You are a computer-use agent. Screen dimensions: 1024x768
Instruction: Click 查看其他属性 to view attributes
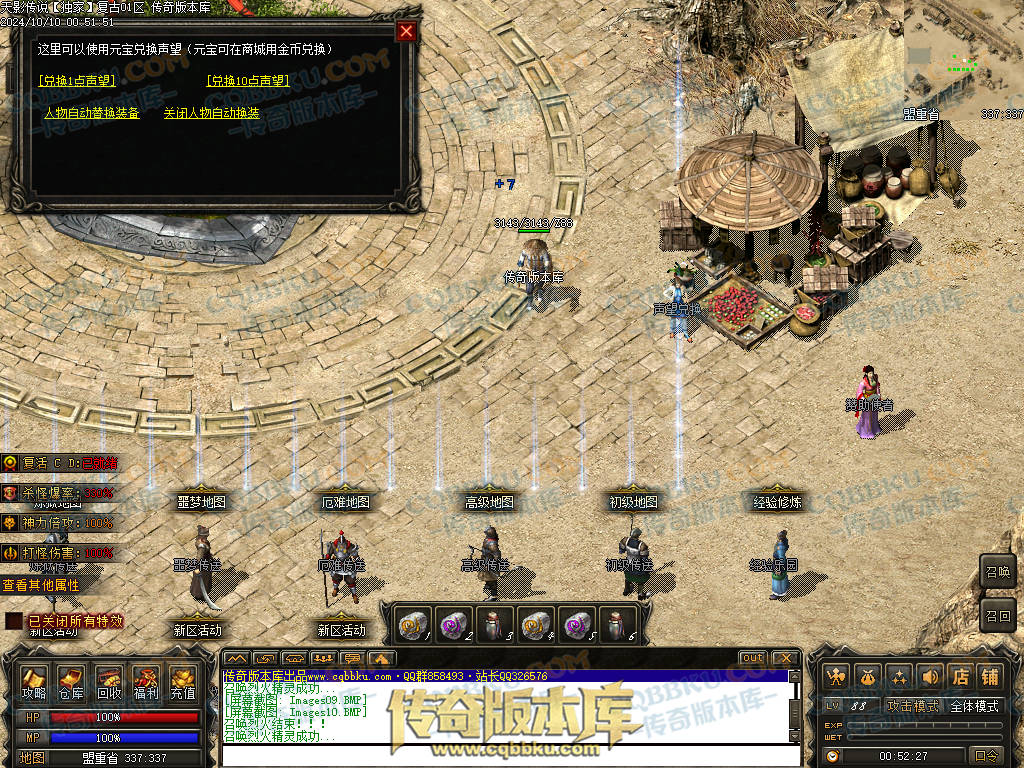point(40,585)
